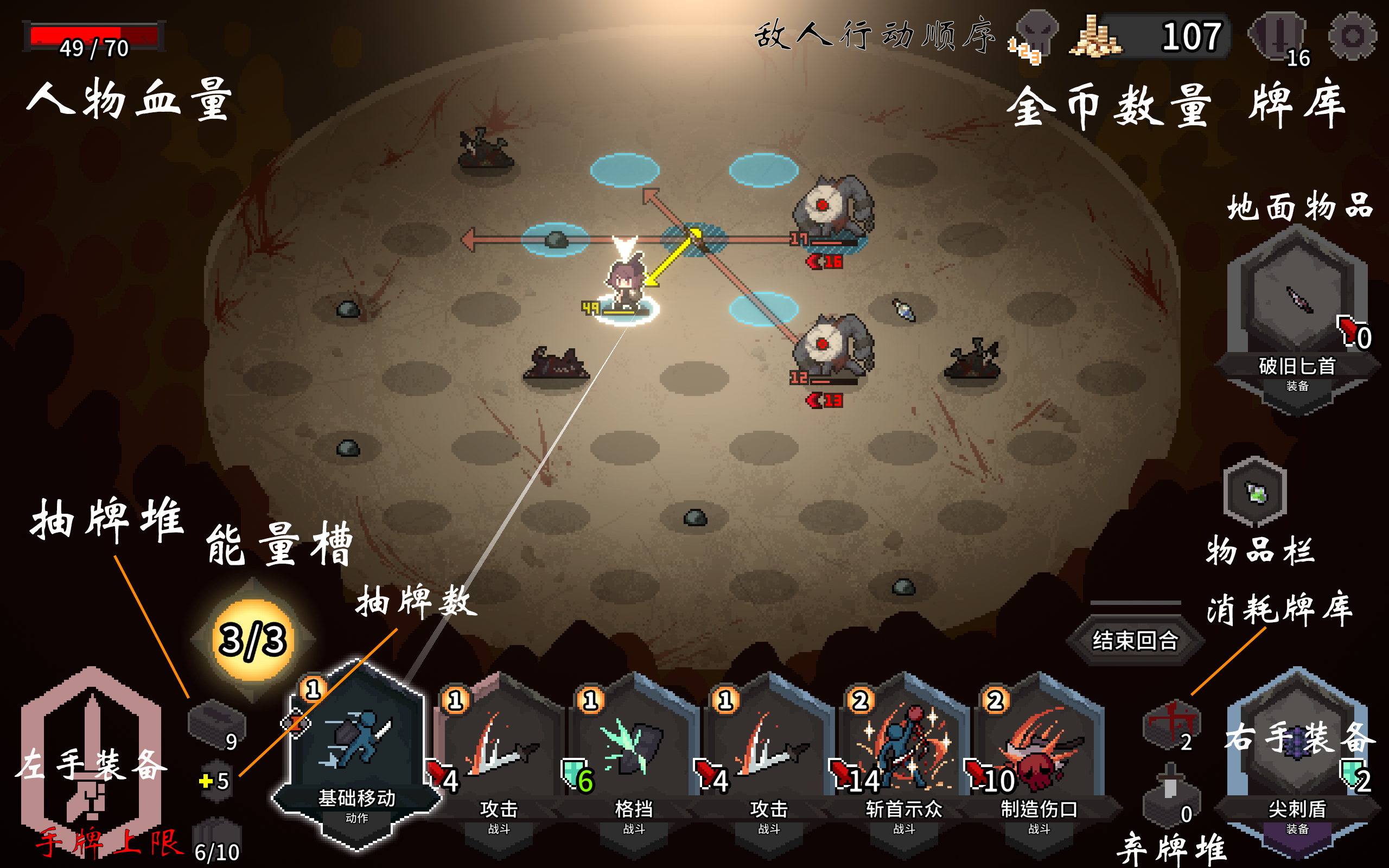Show the enemy action order skull
The image size is (1389, 868).
pos(1036,33)
